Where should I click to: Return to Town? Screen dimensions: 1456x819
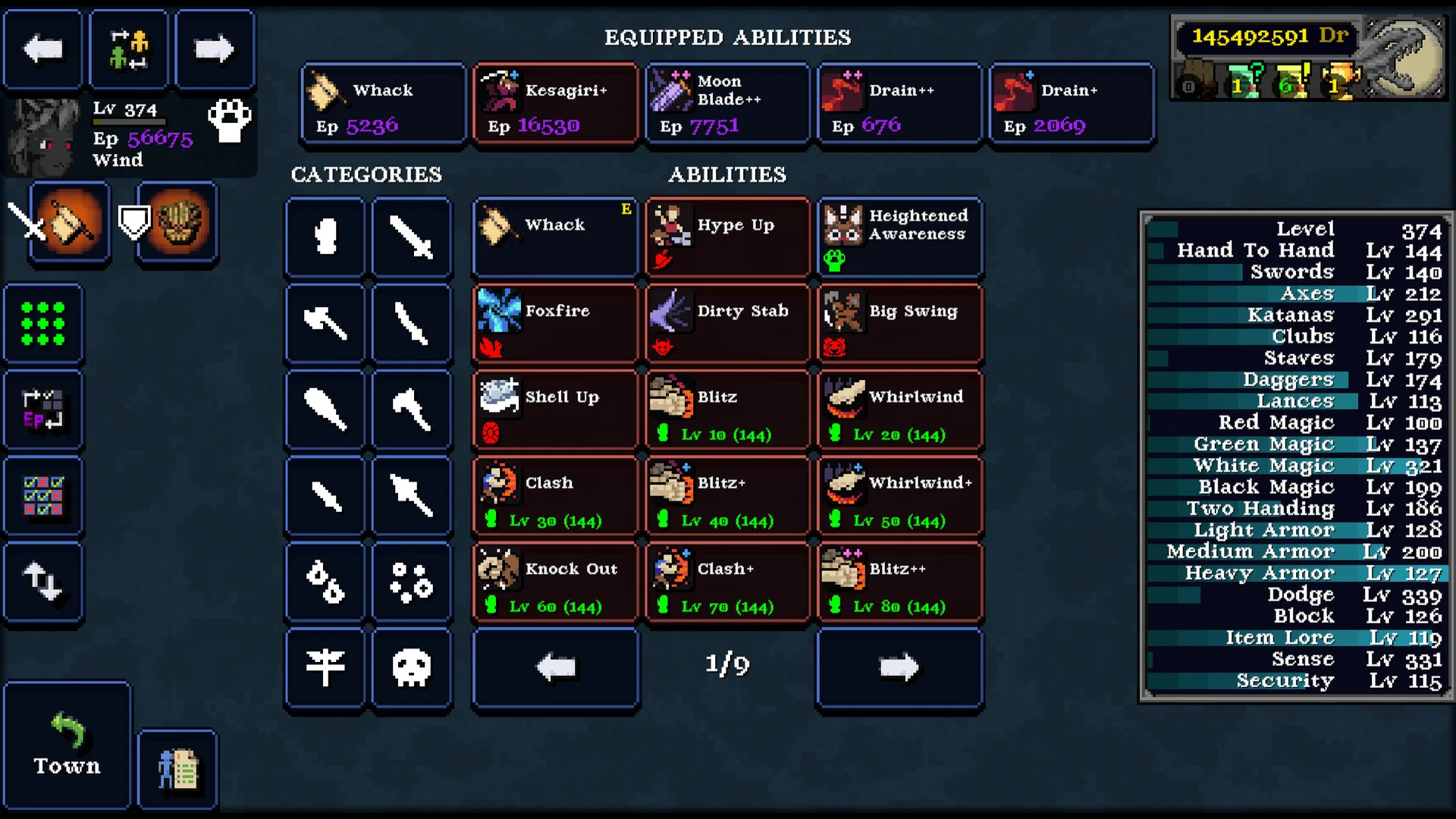(x=67, y=745)
